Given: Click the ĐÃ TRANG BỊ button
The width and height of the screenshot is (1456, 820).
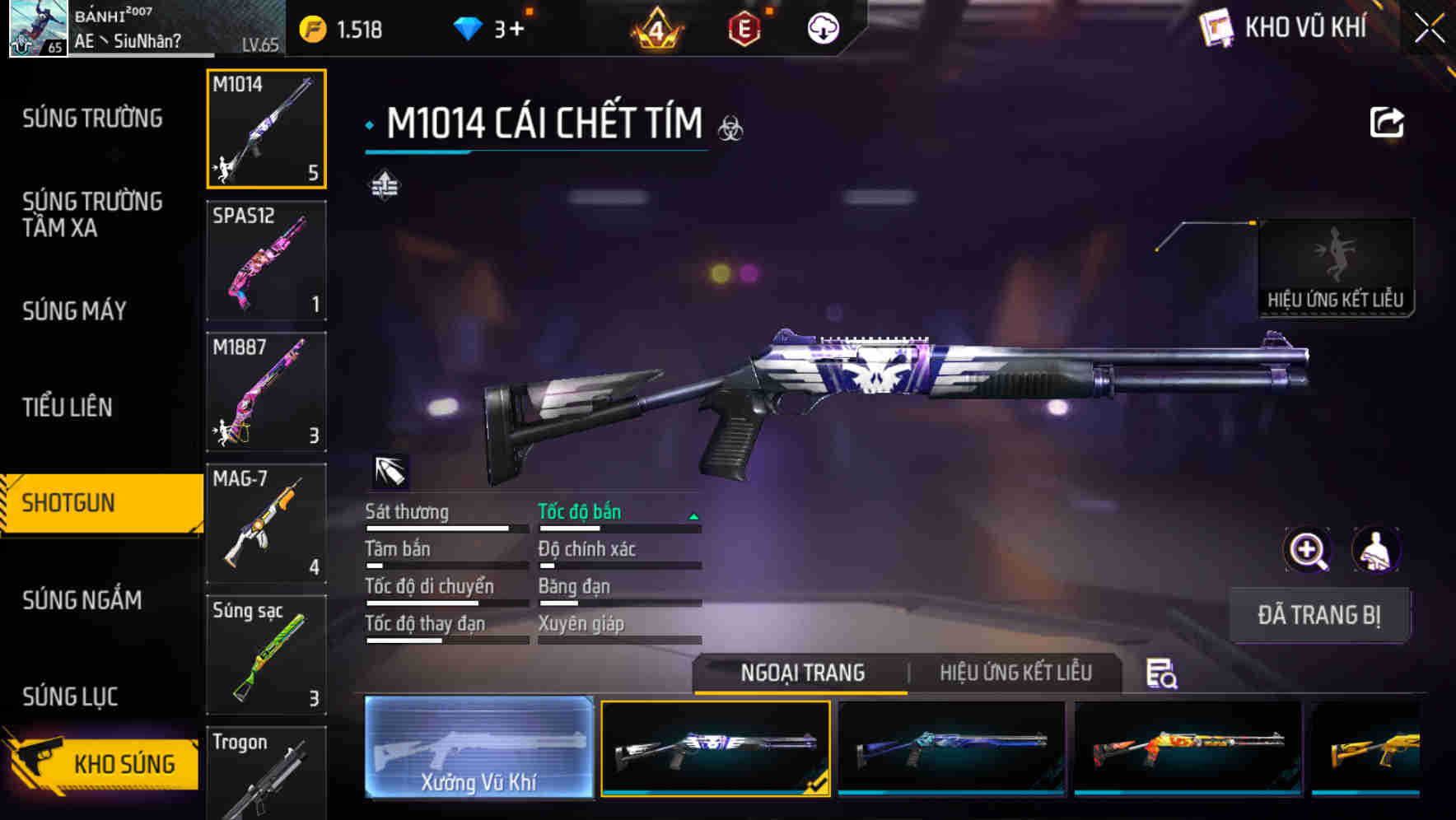Looking at the screenshot, I should pyautogui.click(x=1319, y=615).
